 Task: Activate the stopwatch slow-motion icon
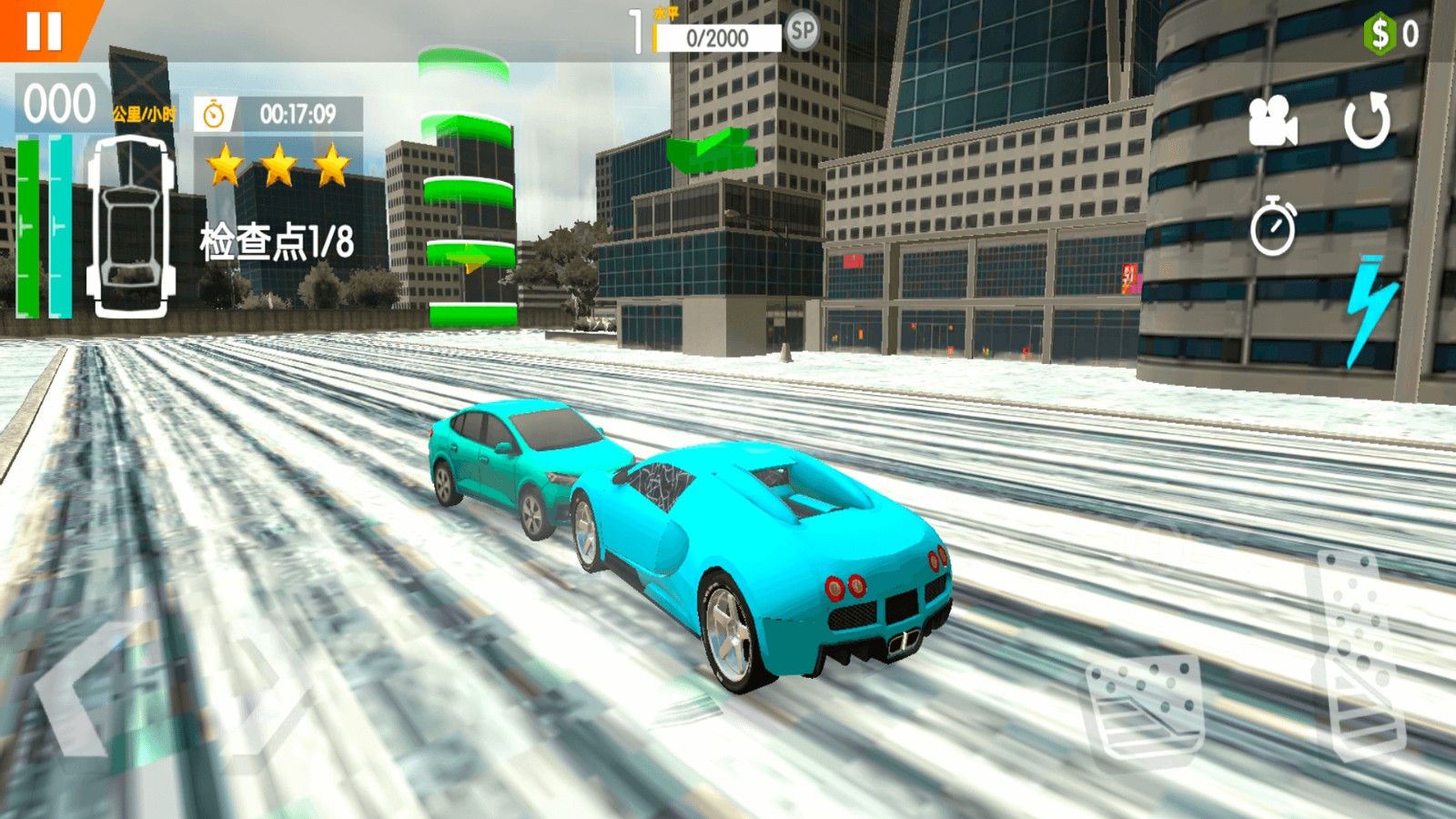click(1272, 226)
